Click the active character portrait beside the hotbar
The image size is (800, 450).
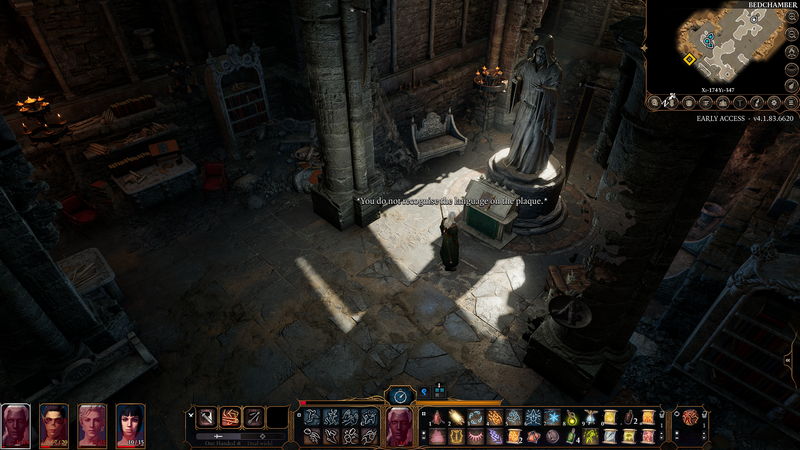tap(400, 425)
